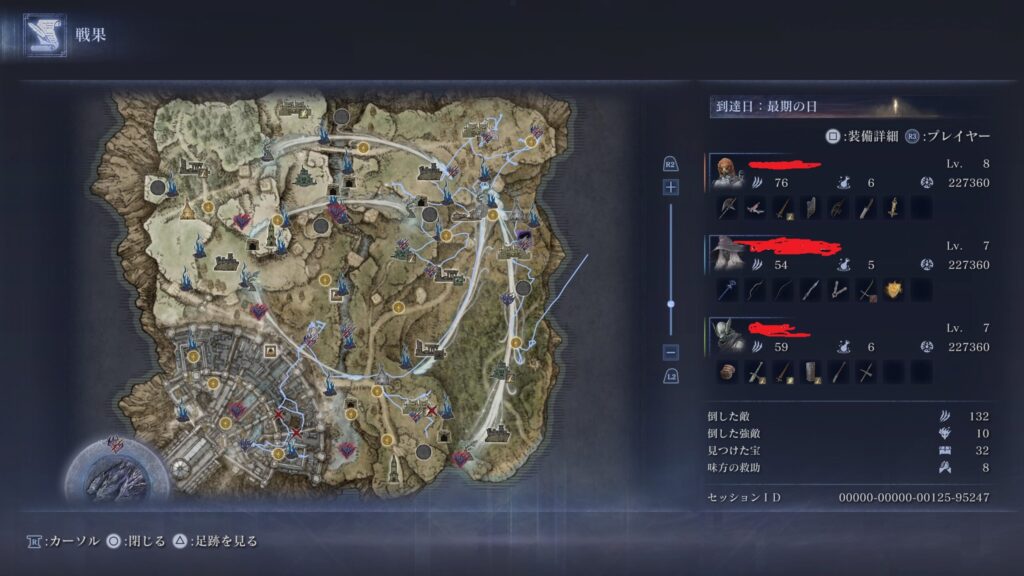The image size is (1024, 576).
Task: Inspect the blue staff in second player's loadout
Action: pyautogui.click(x=727, y=290)
